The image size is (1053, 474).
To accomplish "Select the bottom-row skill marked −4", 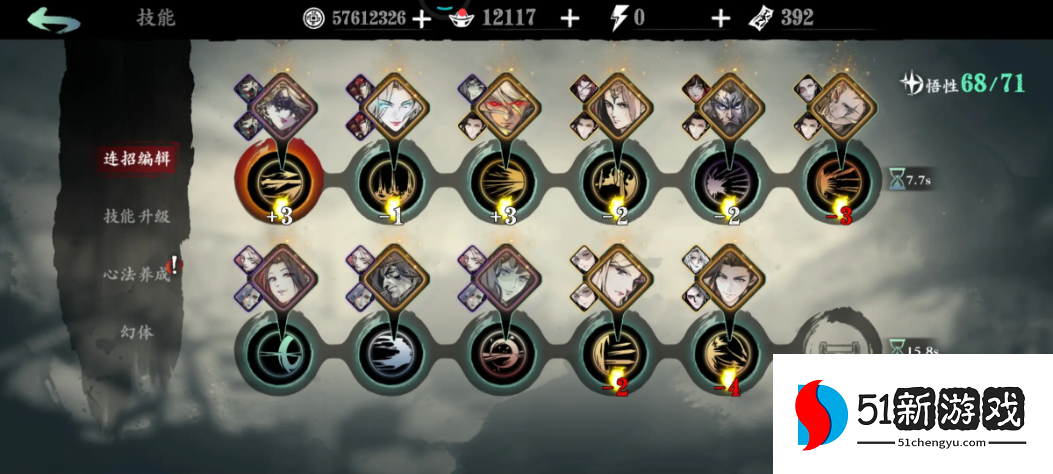I will tap(725, 350).
